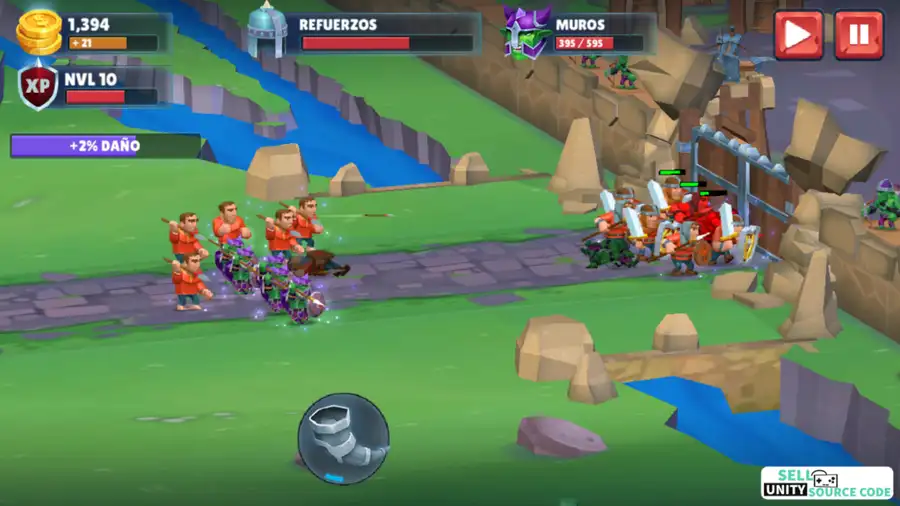Image resolution: width=900 pixels, height=506 pixels.
Task: Activate the armored gauntlet ability
Action: 343,438
